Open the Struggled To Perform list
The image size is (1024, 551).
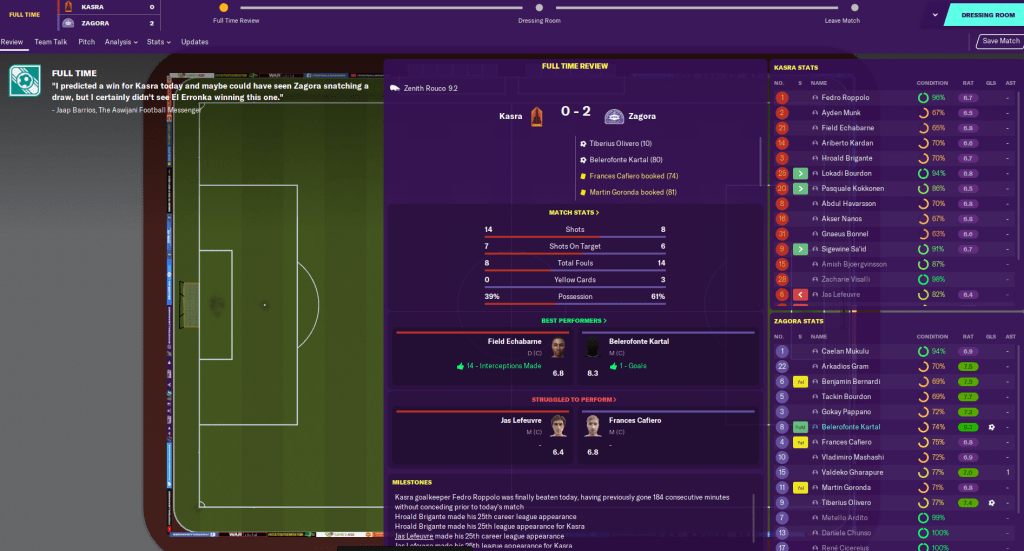[x=574, y=399]
